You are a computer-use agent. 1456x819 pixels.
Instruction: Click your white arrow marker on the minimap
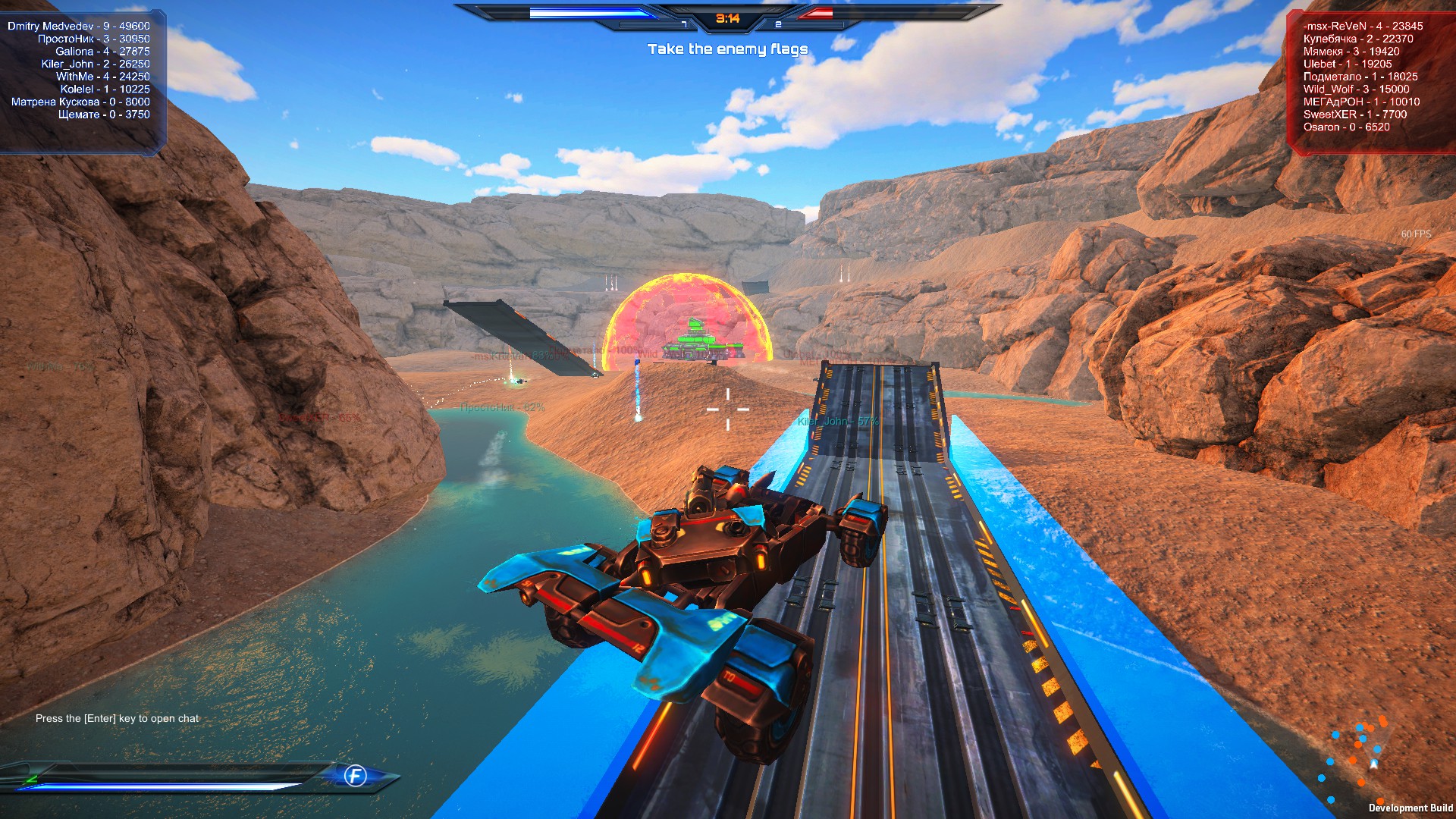[x=1373, y=764]
